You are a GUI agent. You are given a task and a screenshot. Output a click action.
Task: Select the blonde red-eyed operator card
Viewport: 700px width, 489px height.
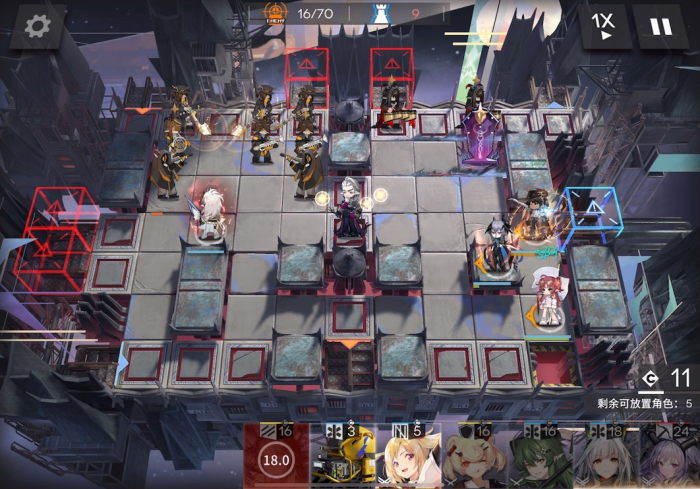pos(408,458)
